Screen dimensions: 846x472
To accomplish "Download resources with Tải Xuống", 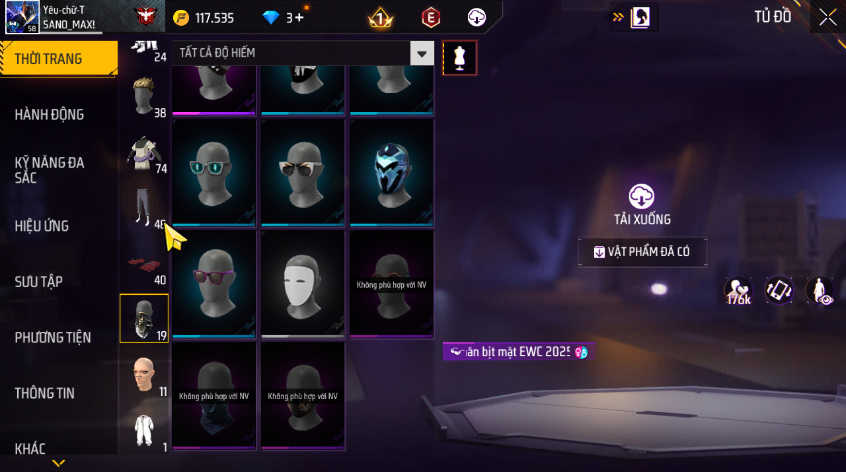I will point(642,204).
